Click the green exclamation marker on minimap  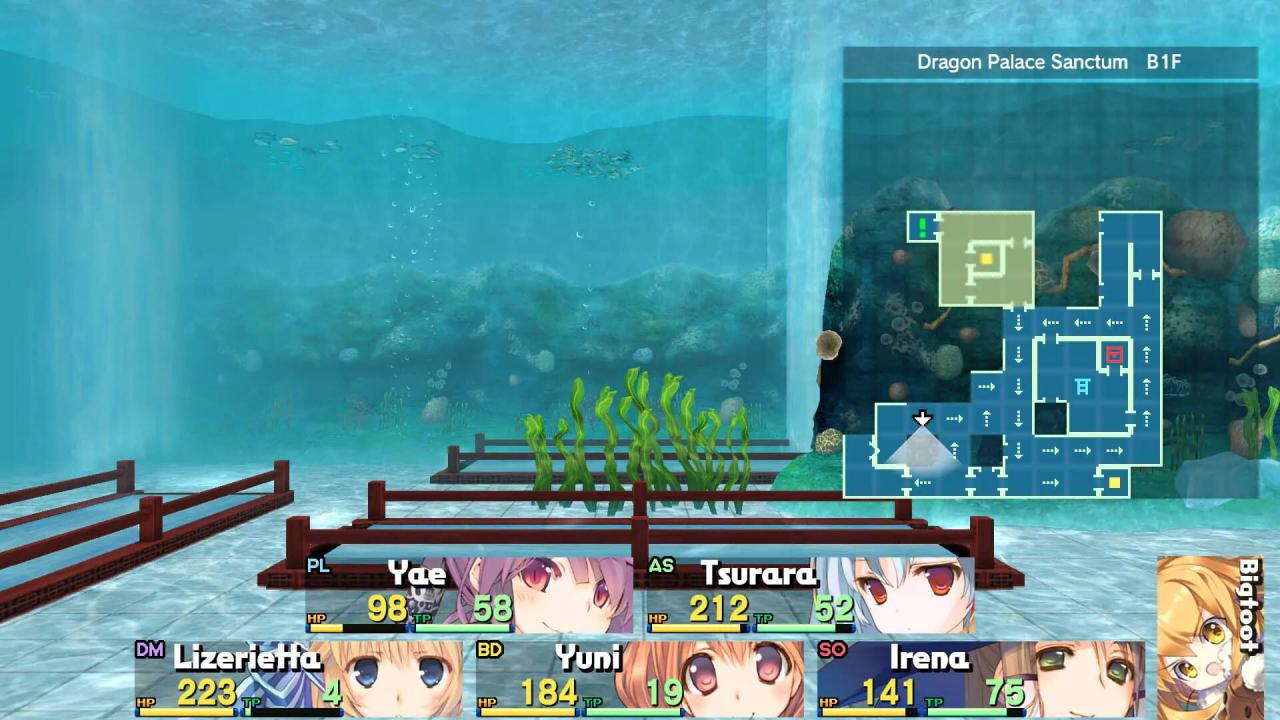(x=923, y=227)
